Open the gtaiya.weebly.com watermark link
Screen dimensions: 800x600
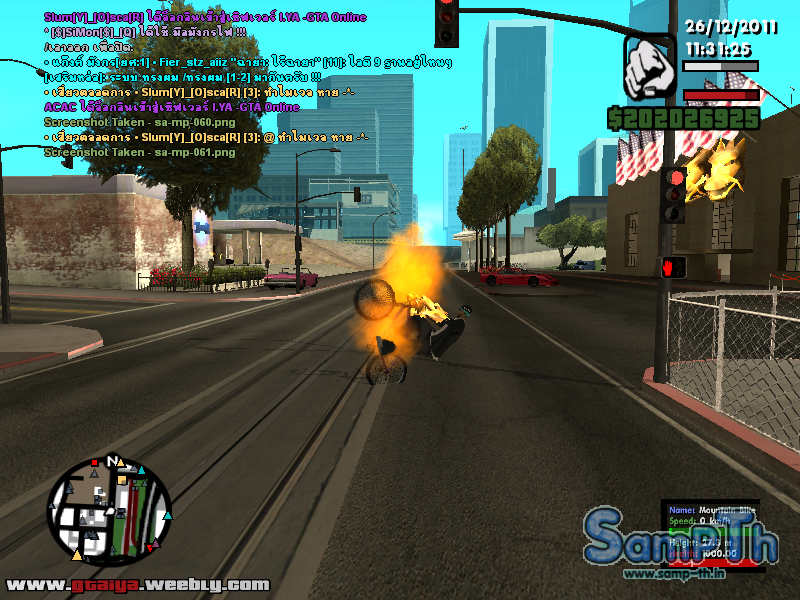click(138, 585)
